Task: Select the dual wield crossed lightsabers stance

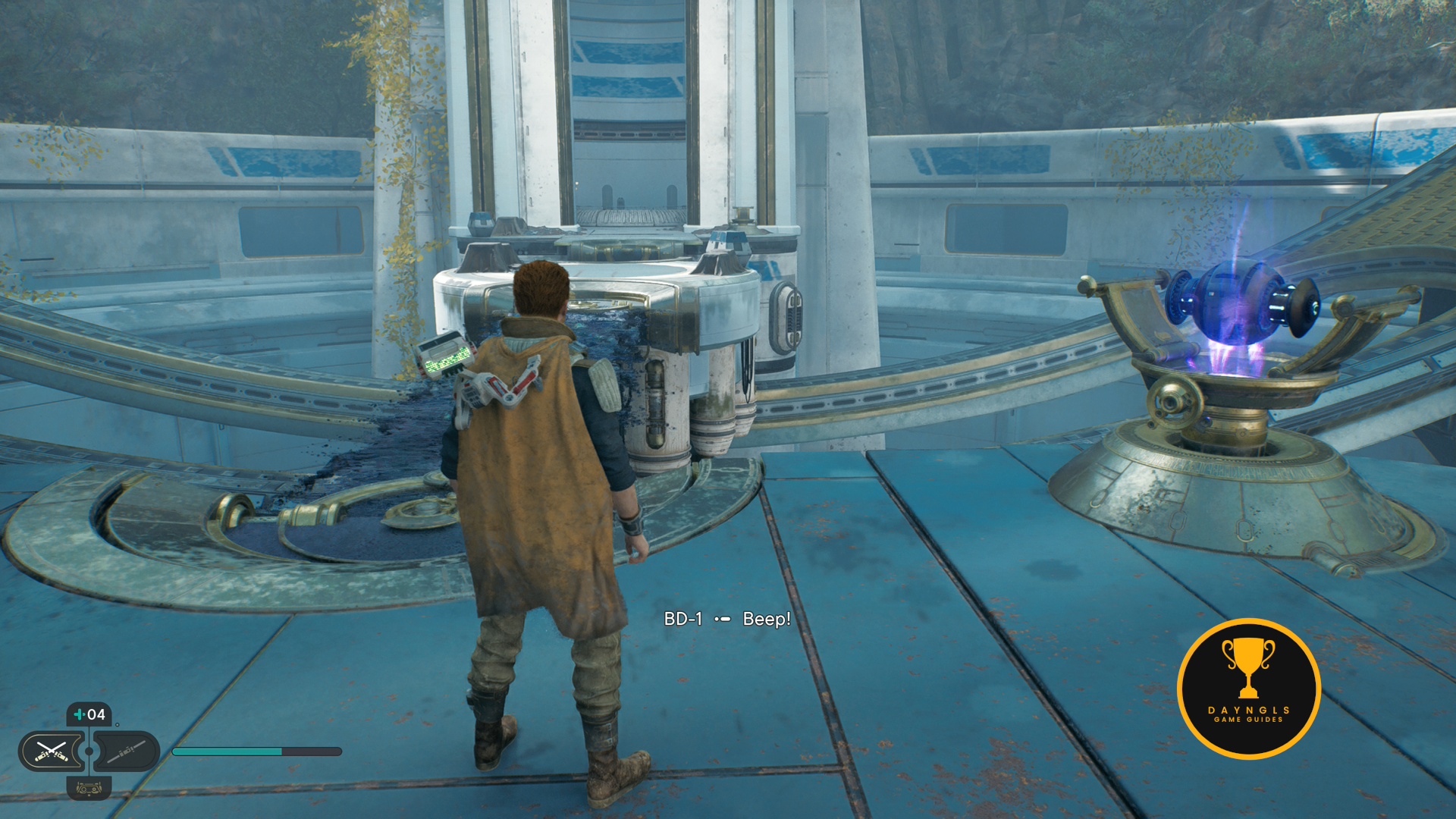Action: tap(51, 751)
